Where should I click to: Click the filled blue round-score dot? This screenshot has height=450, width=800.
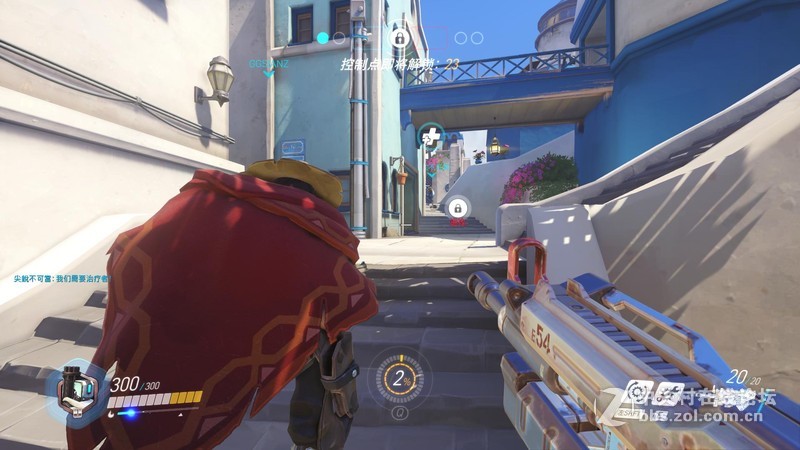click(x=322, y=38)
